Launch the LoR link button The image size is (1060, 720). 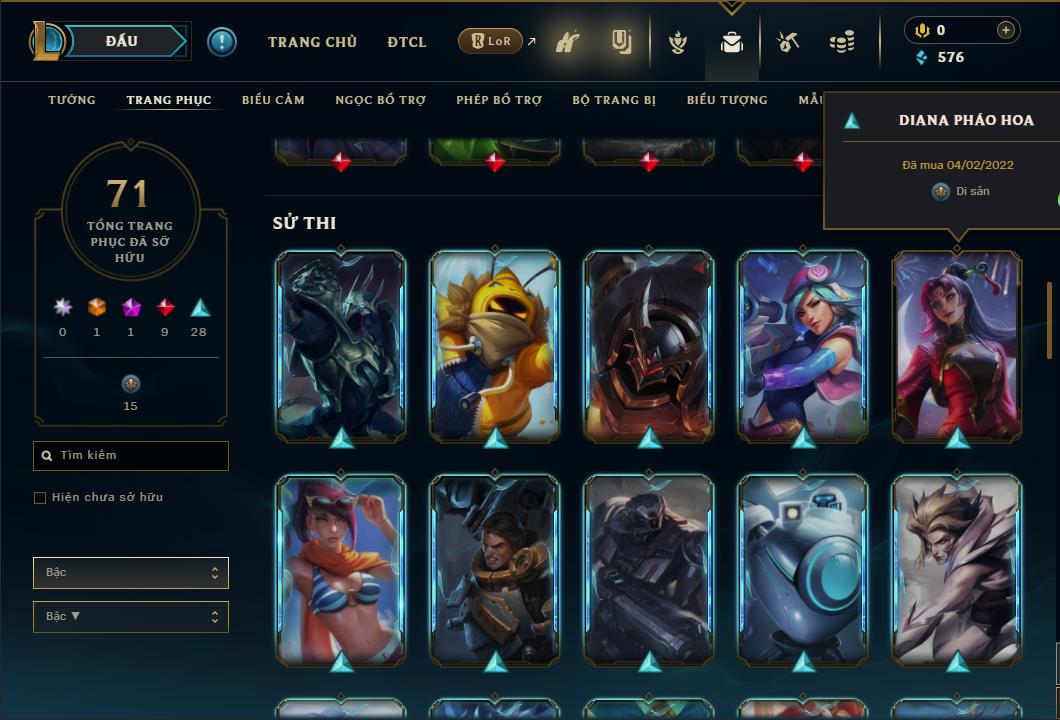pos(491,41)
